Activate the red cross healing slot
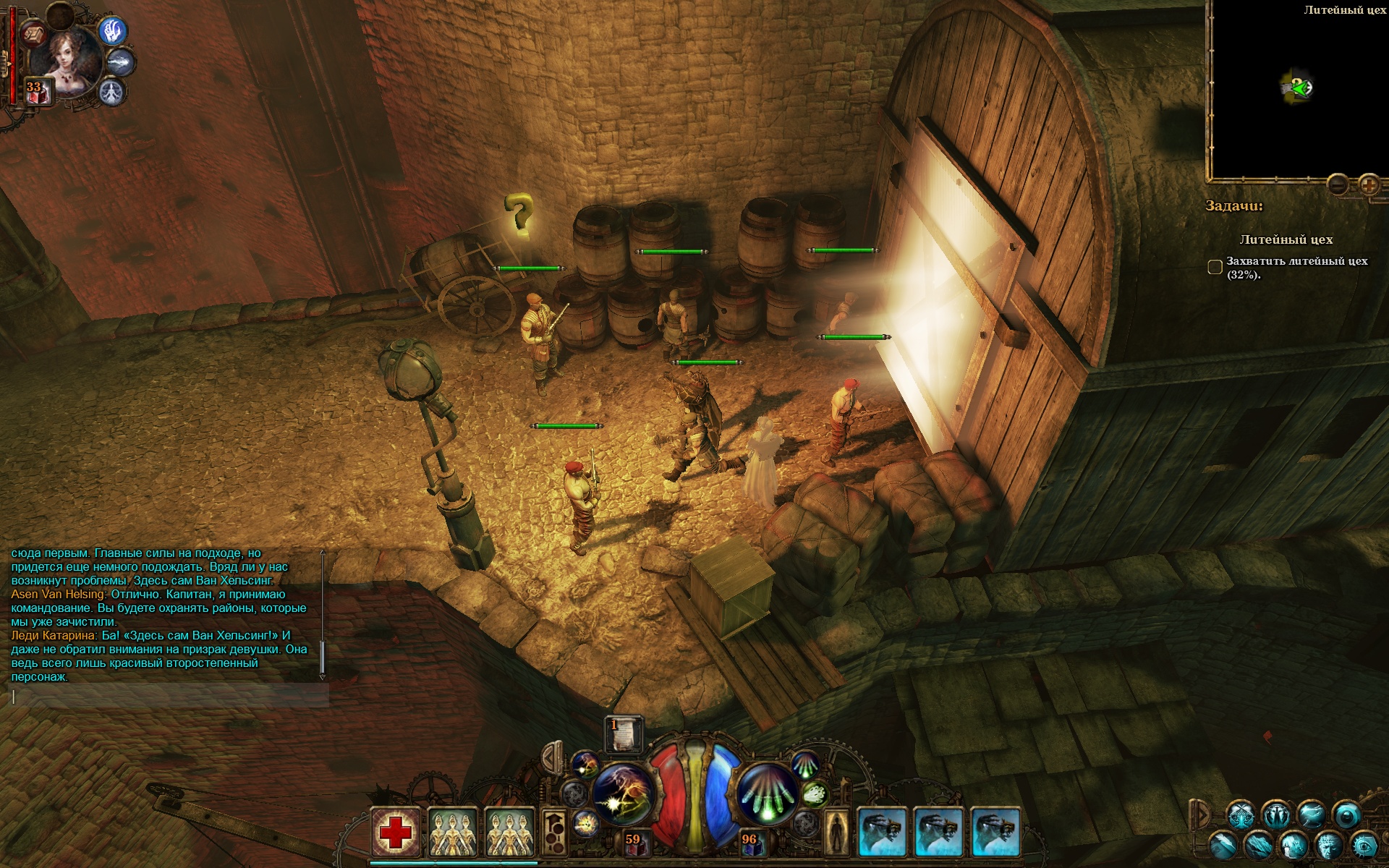1389x868 pixels. pos(396,833)
